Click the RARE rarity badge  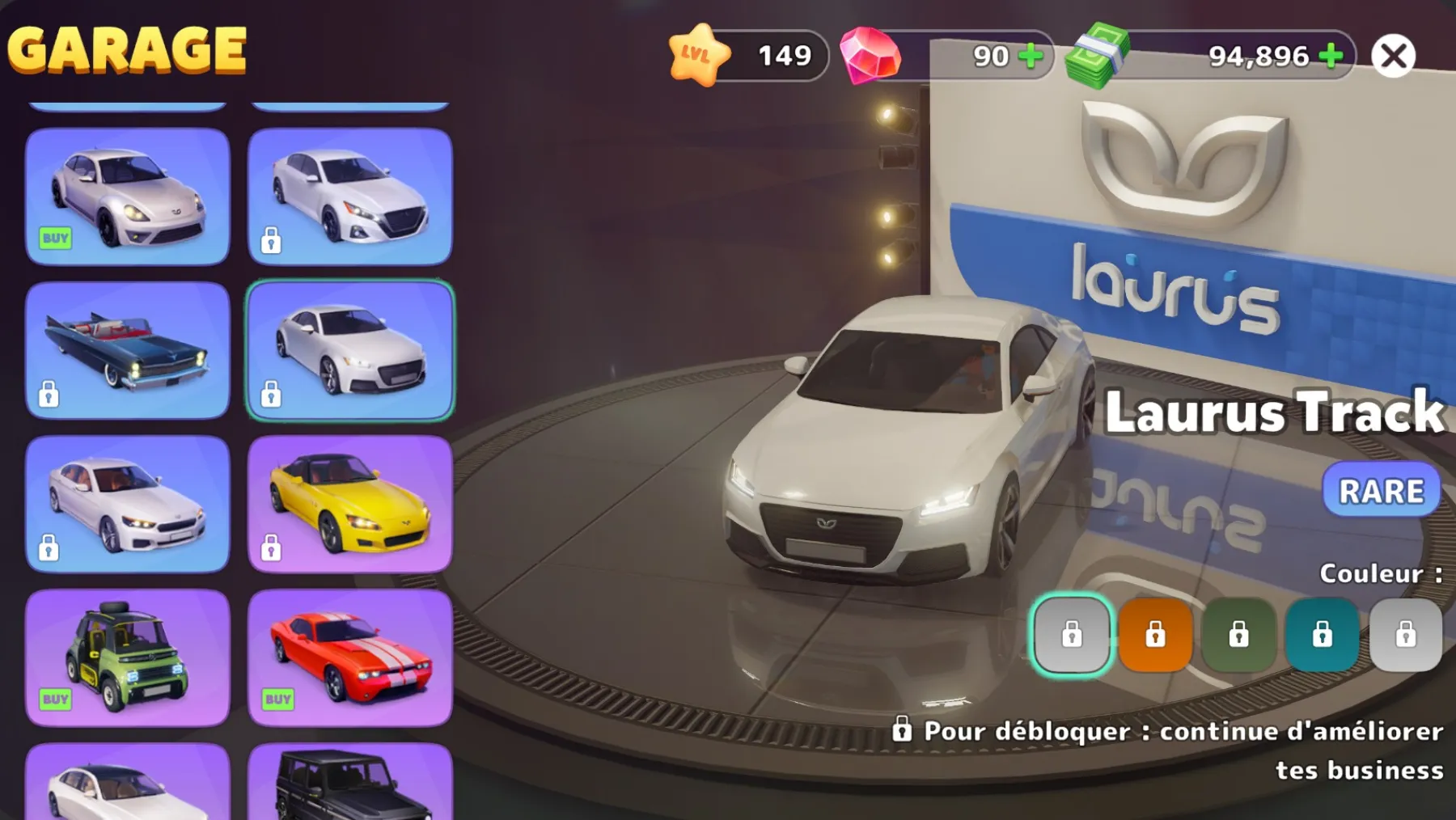coord(1381,490)
